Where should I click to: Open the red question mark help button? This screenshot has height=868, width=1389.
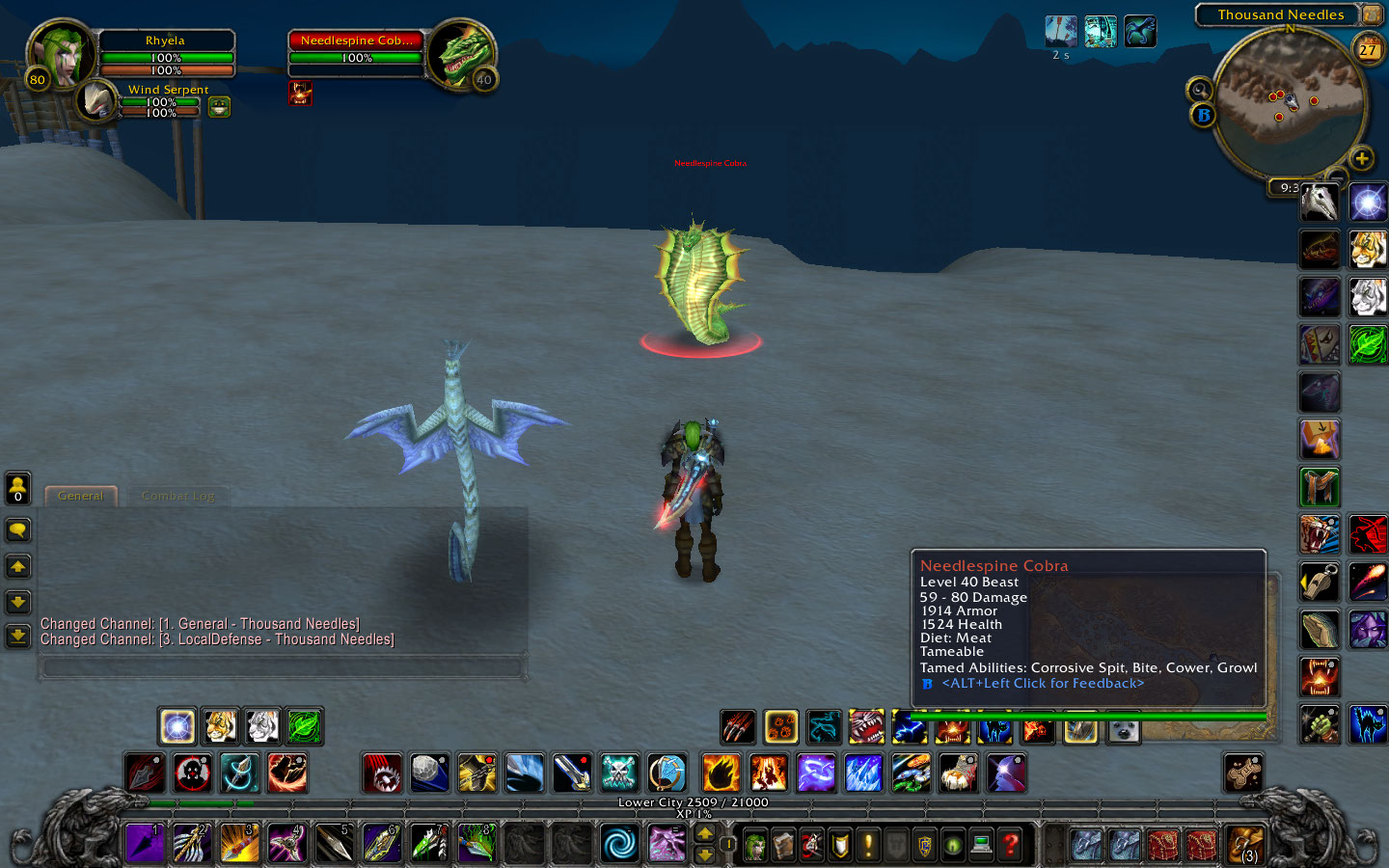(1010, 846)
